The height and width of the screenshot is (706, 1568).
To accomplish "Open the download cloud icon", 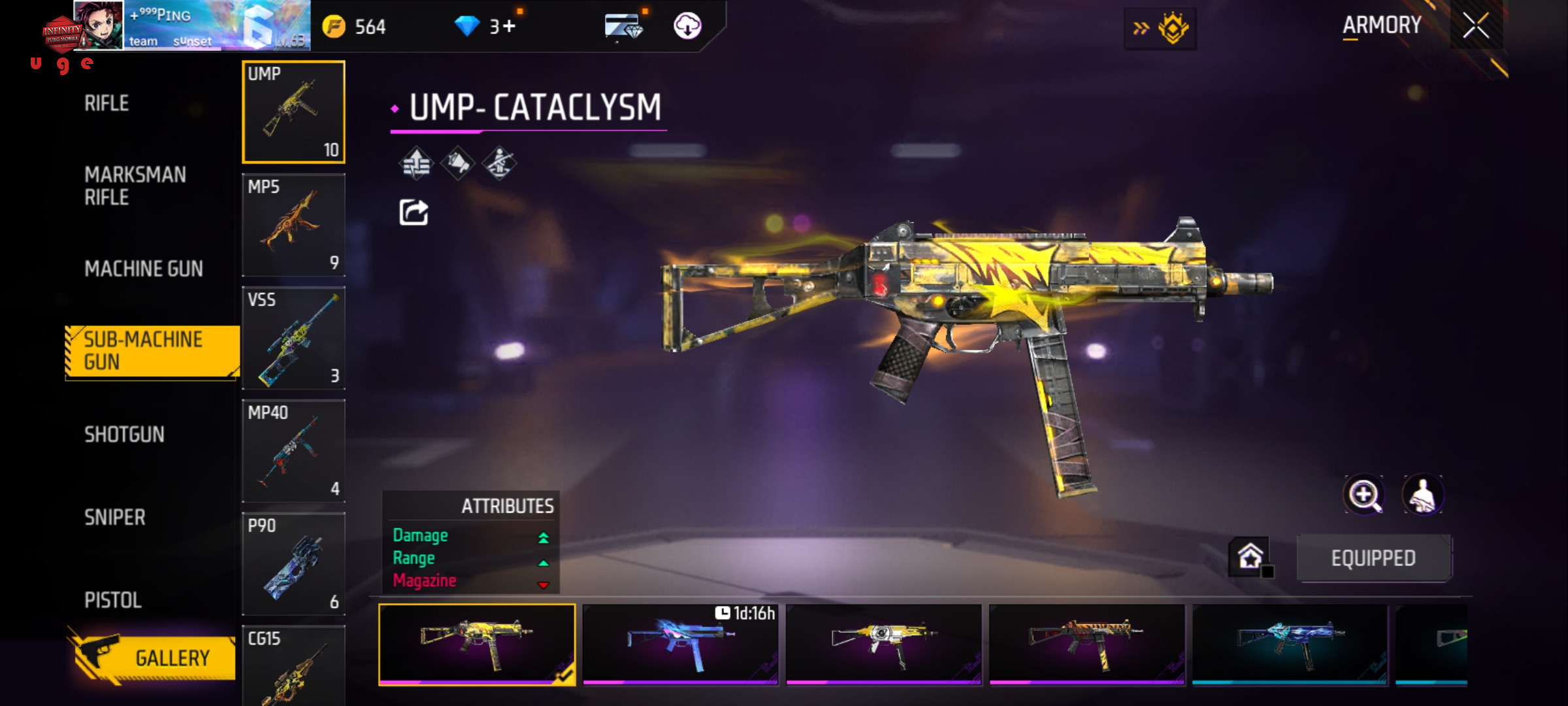I will tap(687, 26).
